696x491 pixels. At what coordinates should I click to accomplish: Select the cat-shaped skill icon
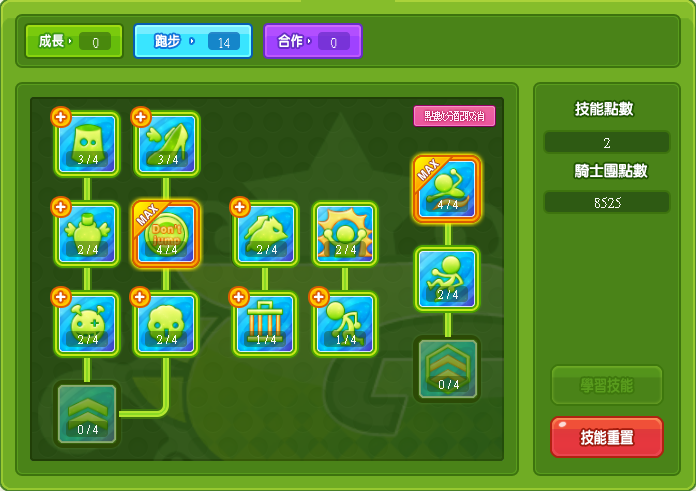[x=265, y=234]
